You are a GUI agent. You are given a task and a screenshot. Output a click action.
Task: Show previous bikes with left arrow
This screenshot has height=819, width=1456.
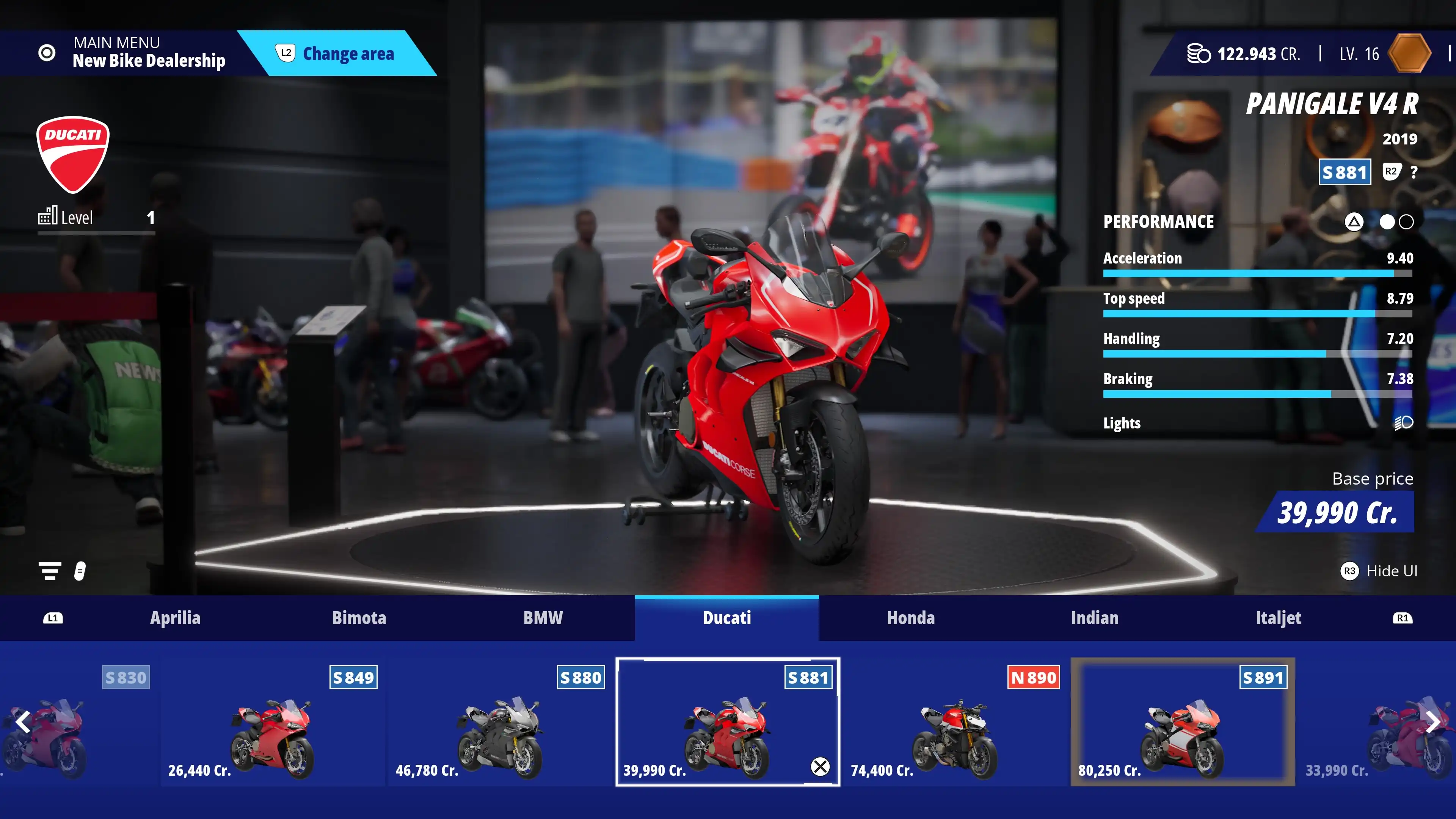pyautogui.click(x=23, y=722)
